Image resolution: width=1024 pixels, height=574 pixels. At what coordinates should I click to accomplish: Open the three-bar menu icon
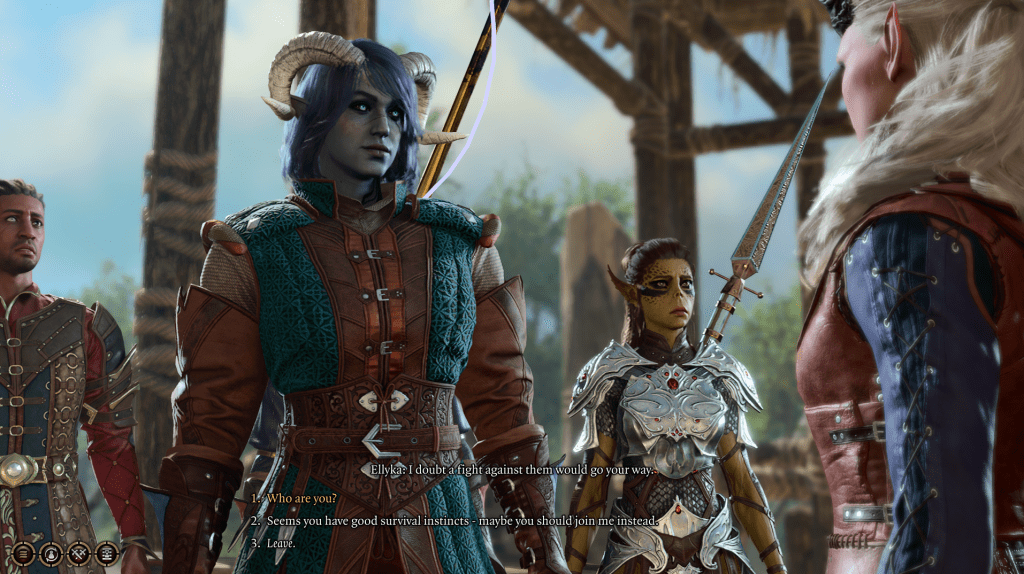22,552
